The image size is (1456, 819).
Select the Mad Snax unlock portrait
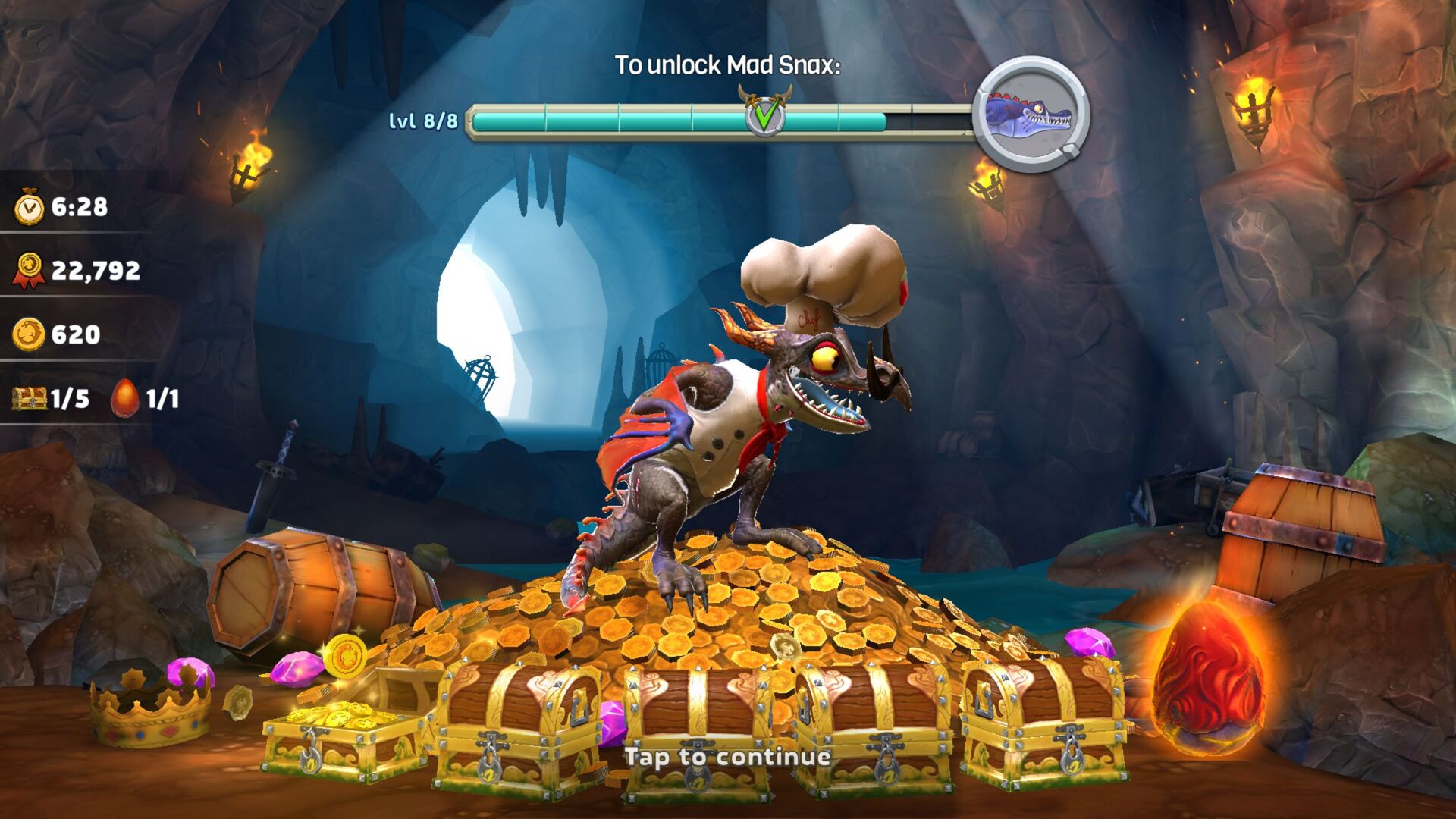[1031, 115]
